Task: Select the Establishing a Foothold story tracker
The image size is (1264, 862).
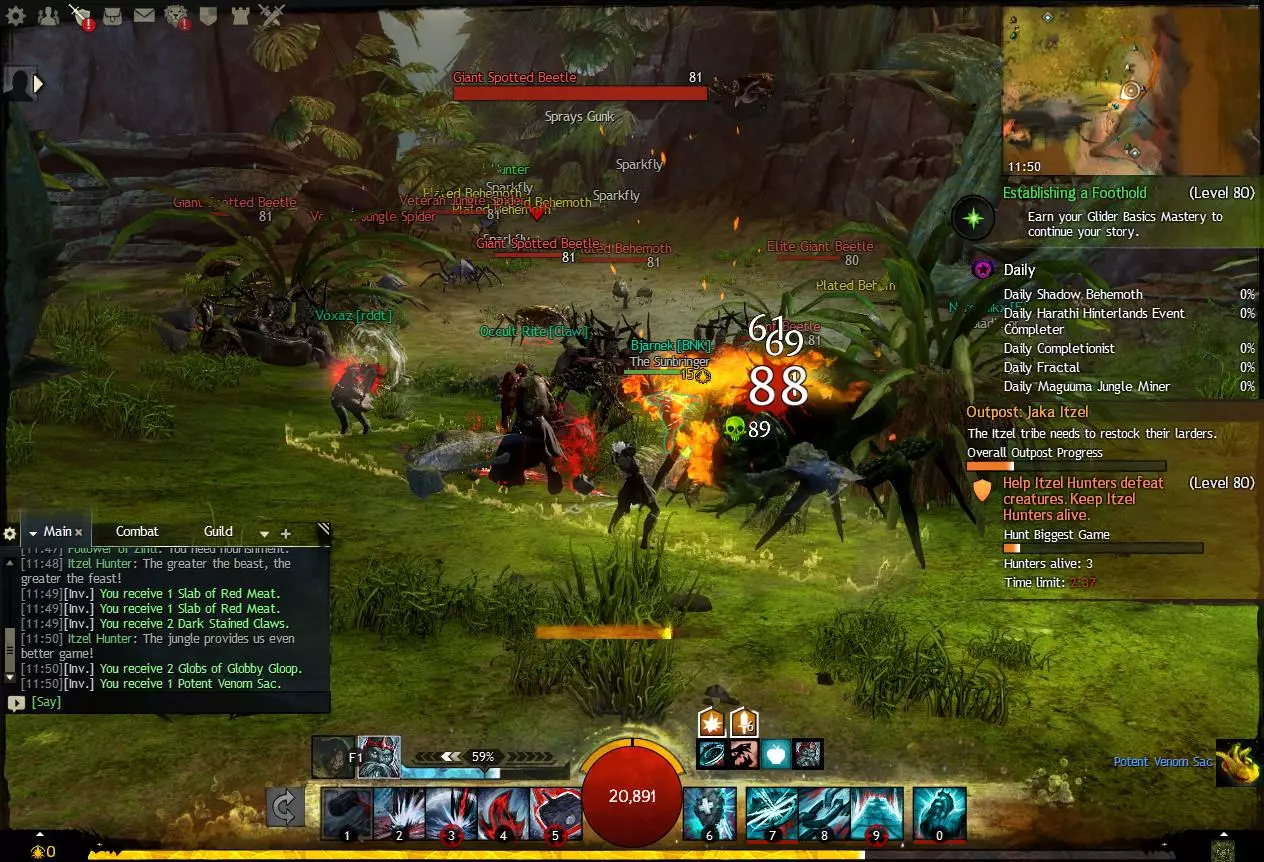Action: tap(1074, 193)
